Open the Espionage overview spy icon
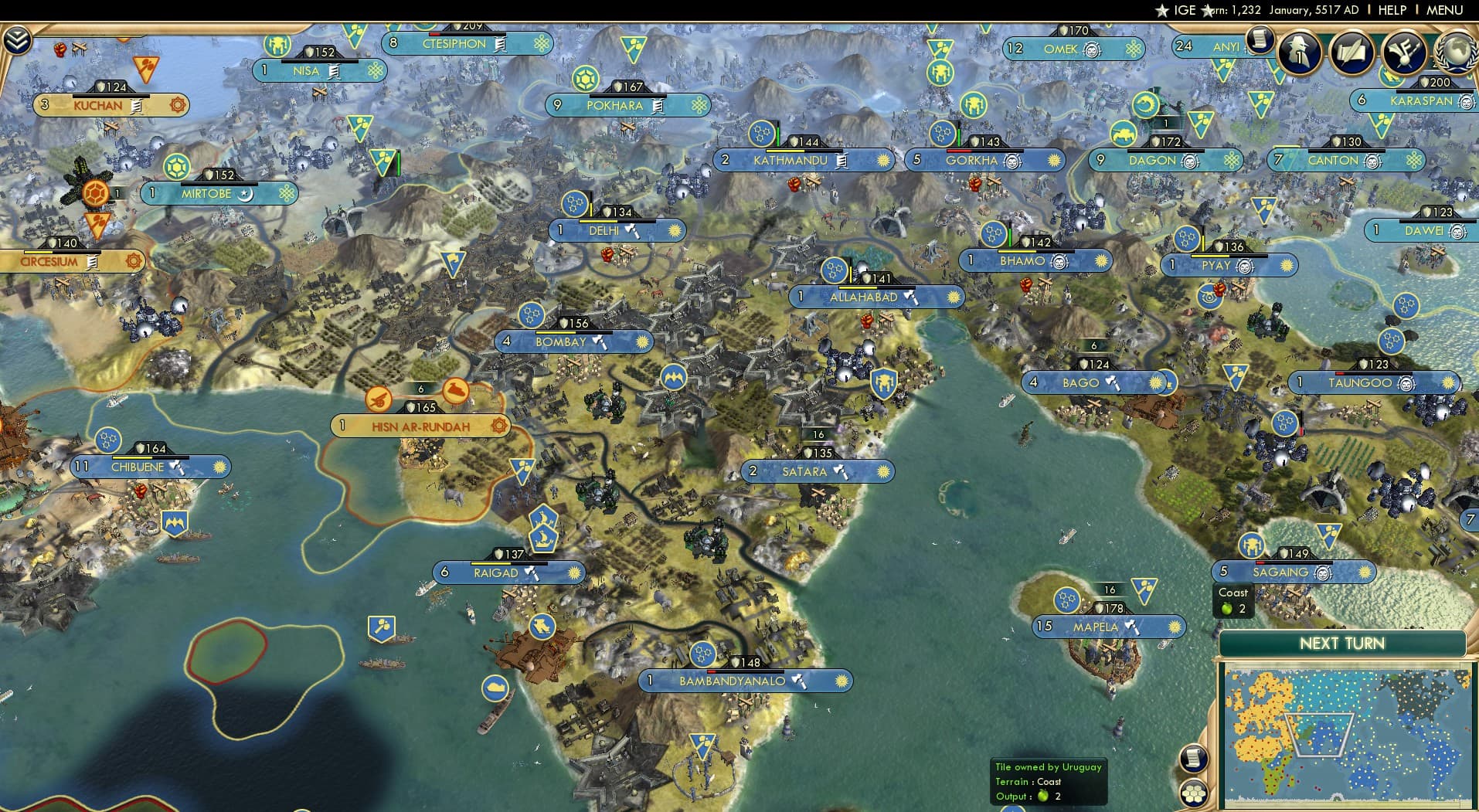The height and width of the screenshot is (812, 1479). tap(1298, 52)
